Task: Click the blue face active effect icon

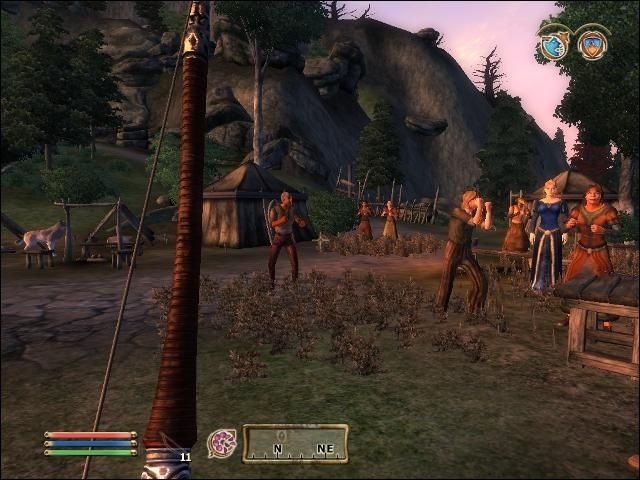Action: (x=553, y=44)
